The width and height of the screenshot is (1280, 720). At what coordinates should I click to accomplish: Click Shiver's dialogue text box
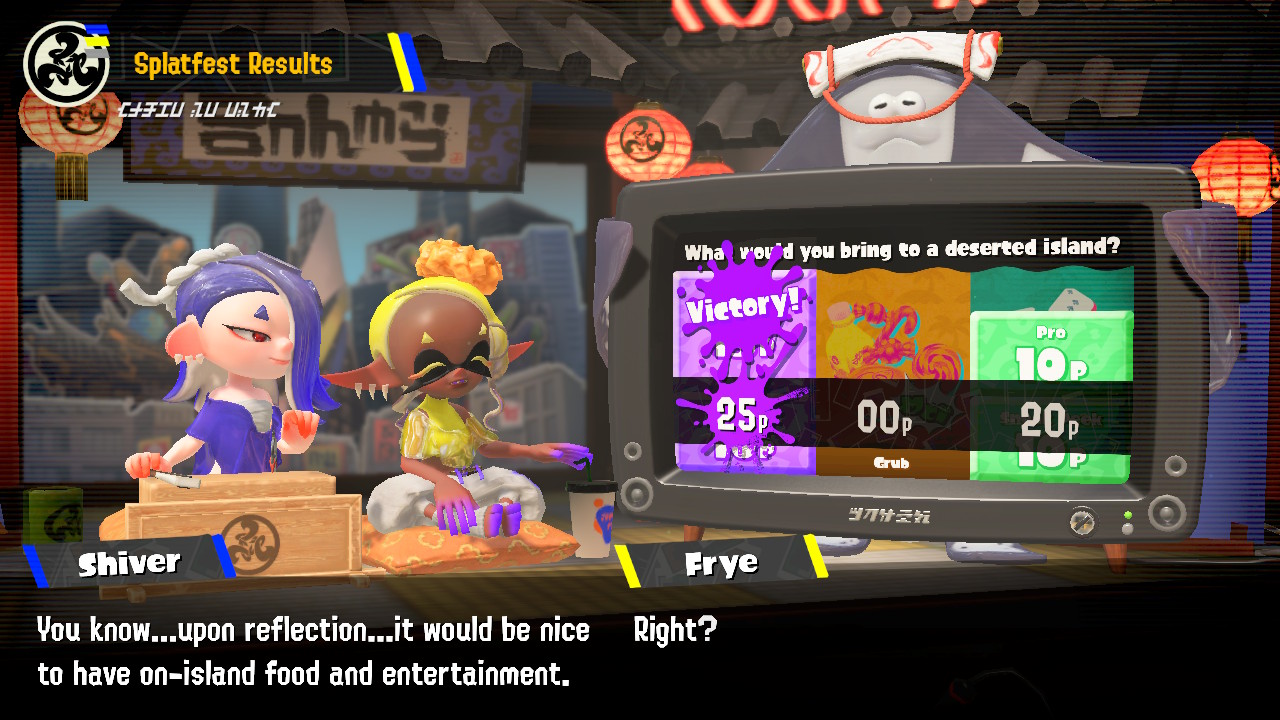(x=310, y=650)
